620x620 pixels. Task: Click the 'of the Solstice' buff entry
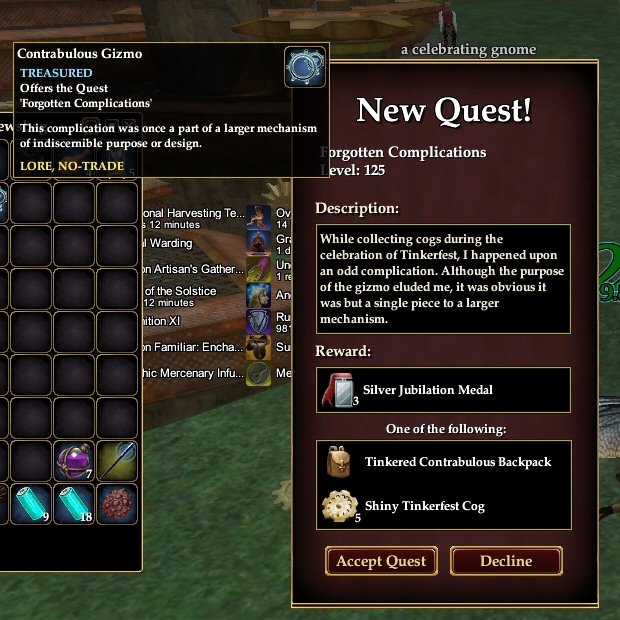(180, 292)
